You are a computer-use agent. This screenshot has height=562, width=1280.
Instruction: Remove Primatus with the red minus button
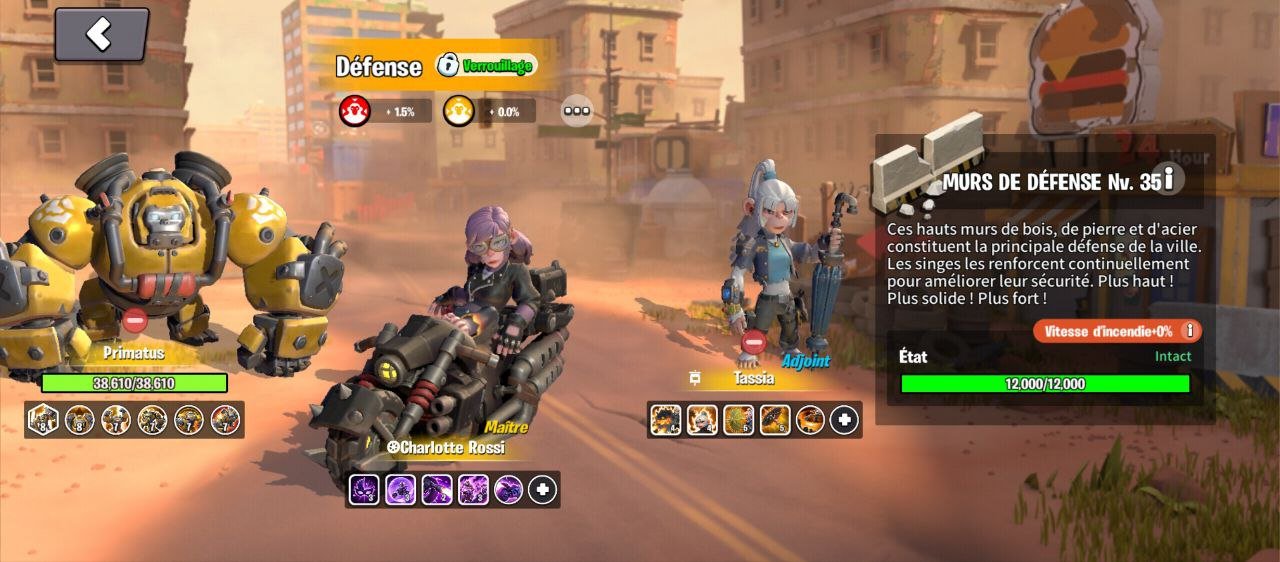tap(135, 321)
